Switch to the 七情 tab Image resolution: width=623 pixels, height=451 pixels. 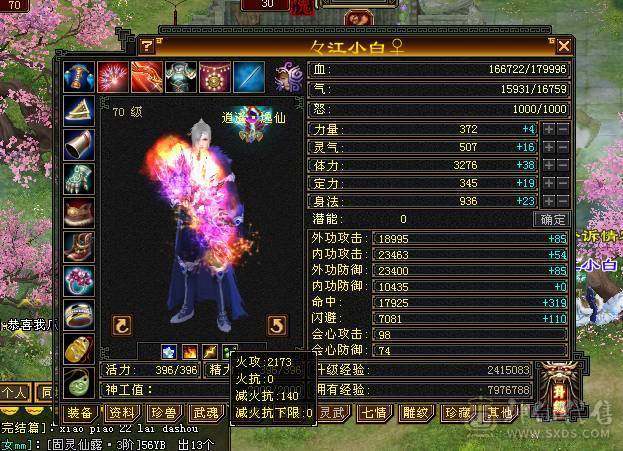[374, 413]
